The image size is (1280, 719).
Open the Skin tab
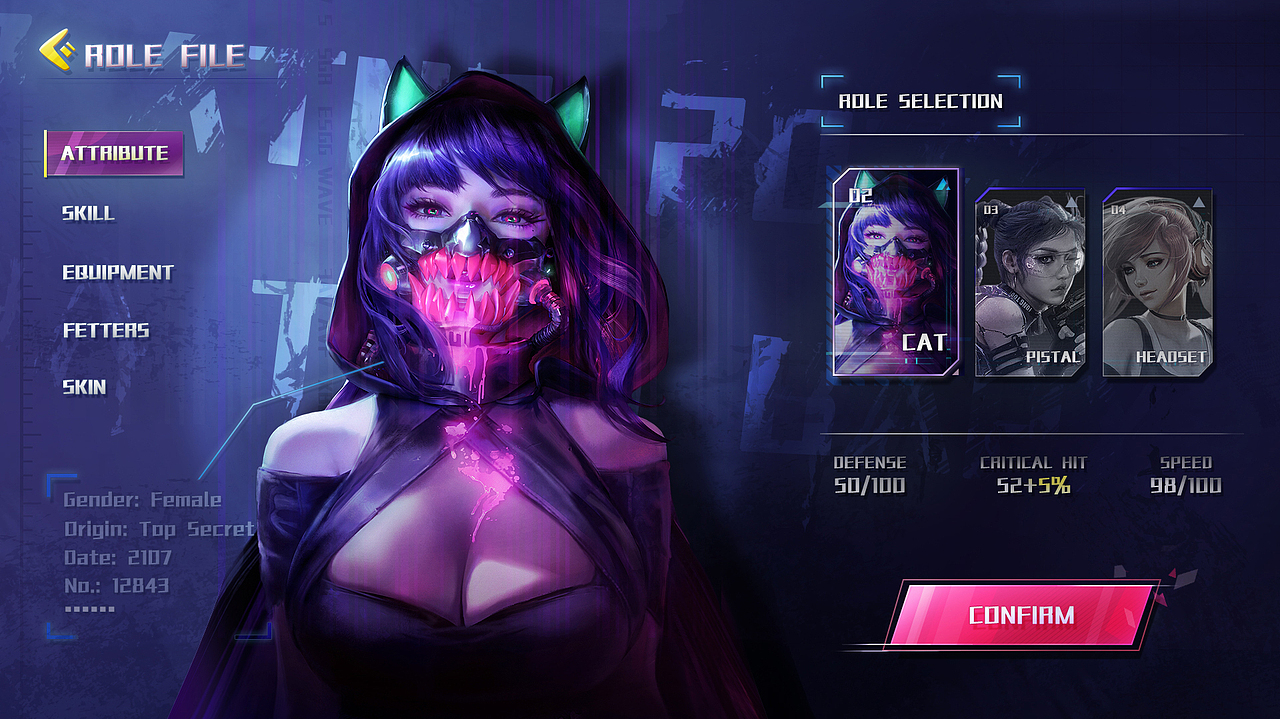tap(84, 387)
